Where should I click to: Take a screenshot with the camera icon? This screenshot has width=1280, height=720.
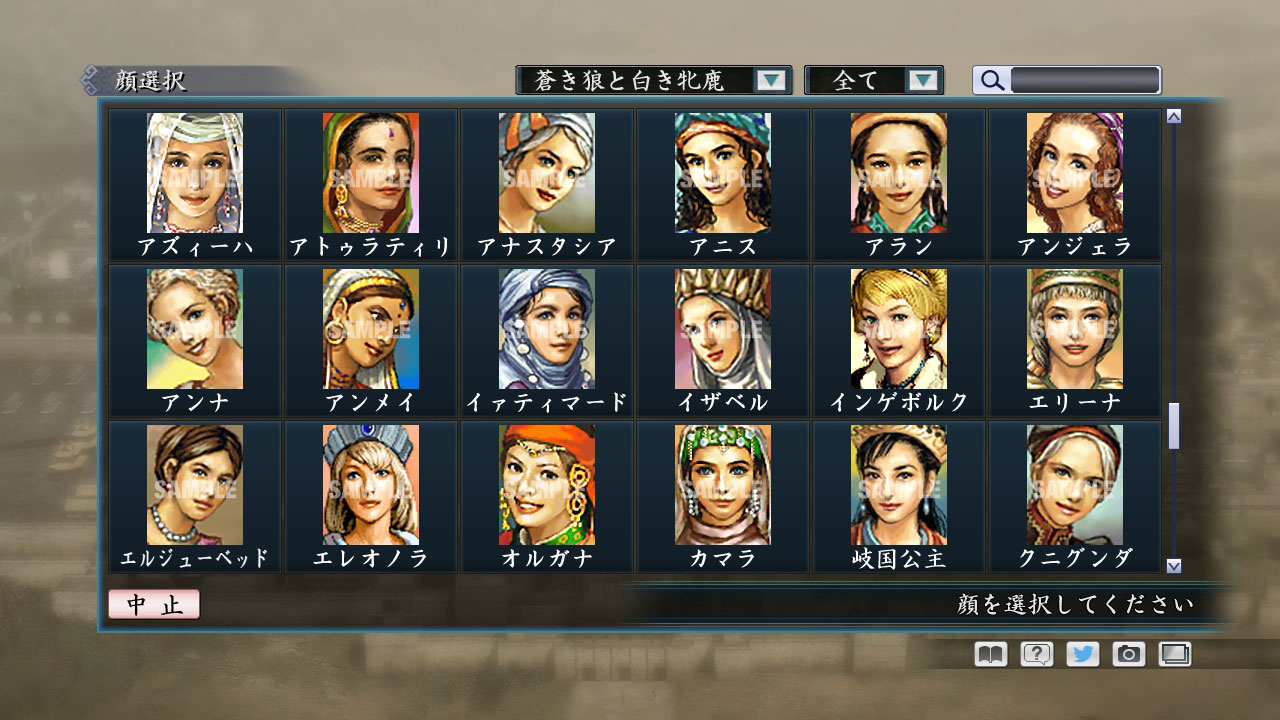coord(1129,653)
